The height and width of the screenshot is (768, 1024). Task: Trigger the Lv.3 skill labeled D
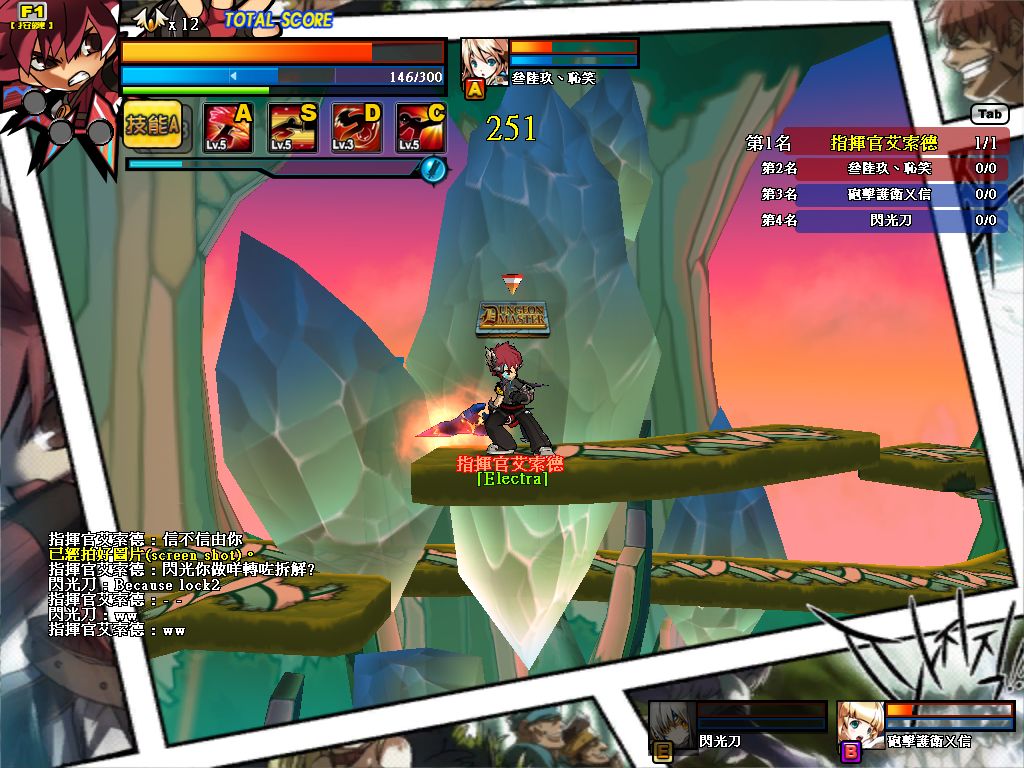click(x=356, y=128)
